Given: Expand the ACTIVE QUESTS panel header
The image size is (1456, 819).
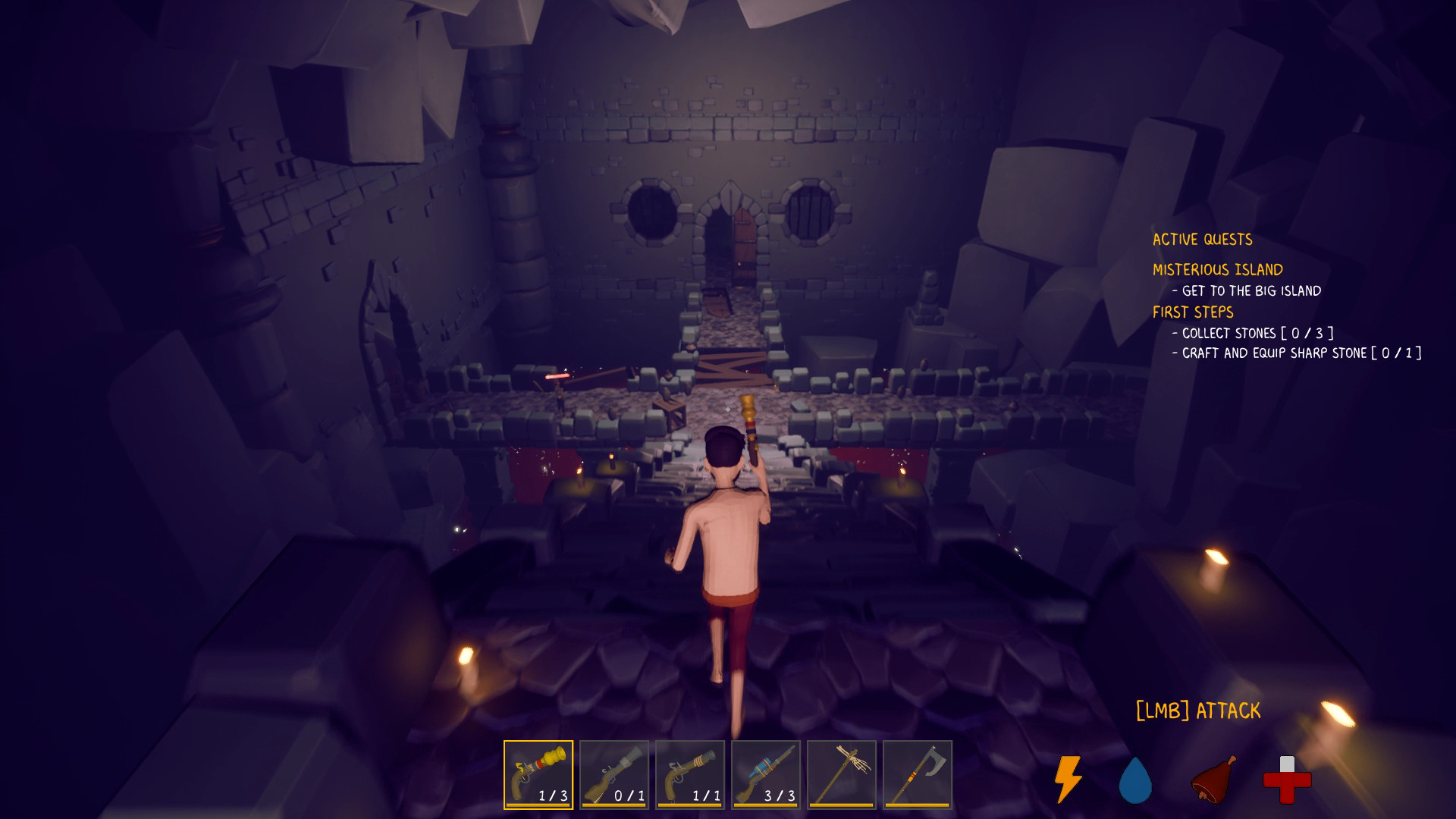Looking at the screenshot, I should 1202,240.
